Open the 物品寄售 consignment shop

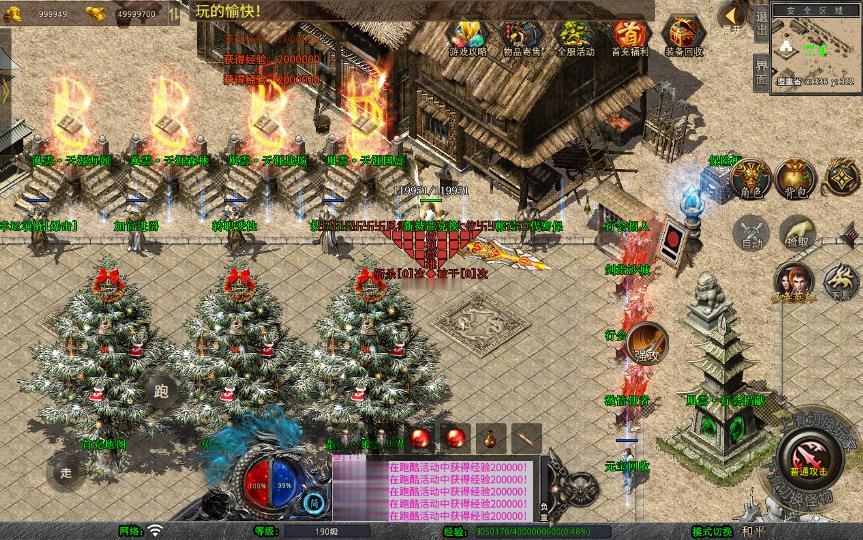click(x=521, y=37)
